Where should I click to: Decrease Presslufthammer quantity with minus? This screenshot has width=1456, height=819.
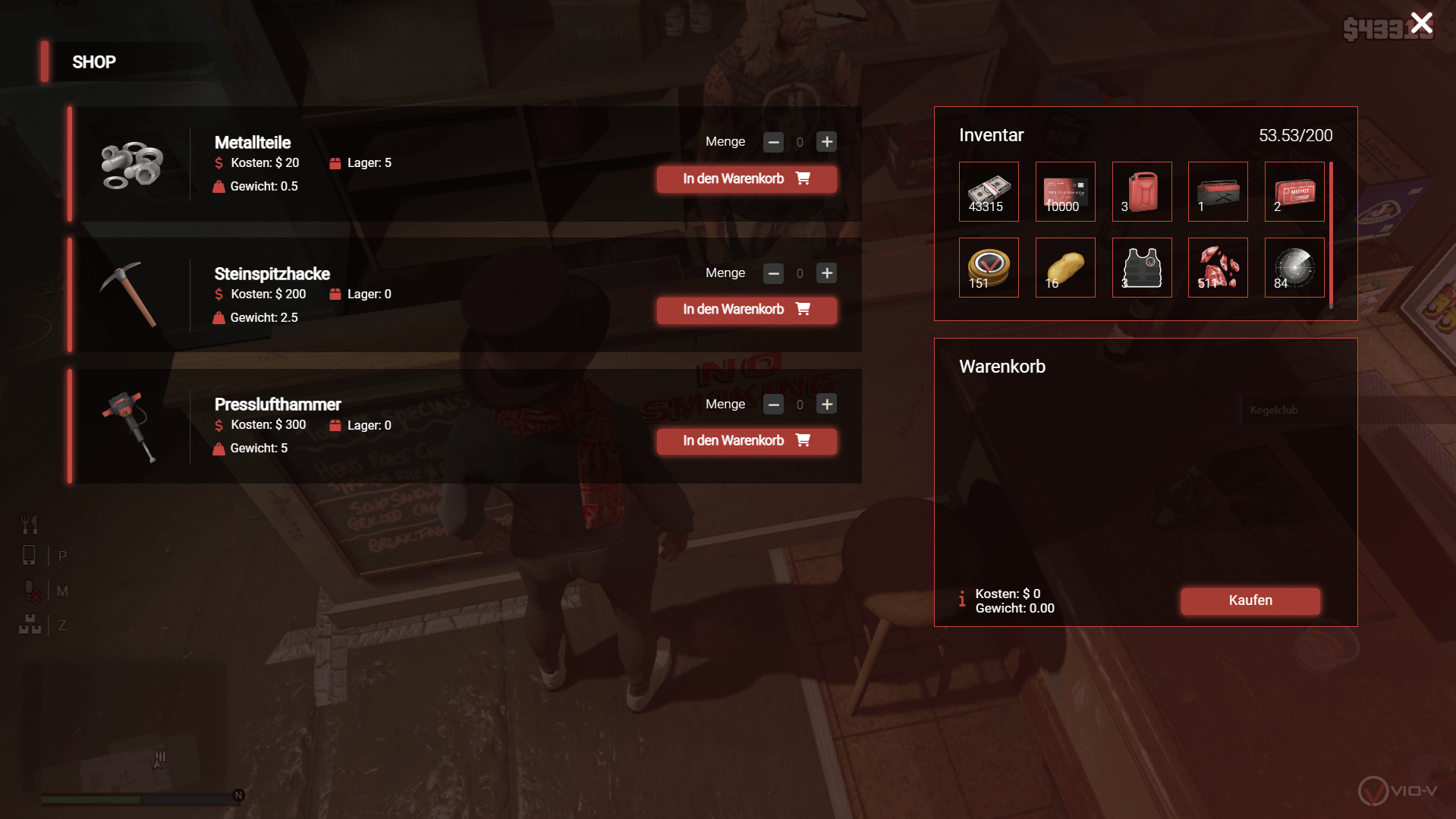click(773, 405)
